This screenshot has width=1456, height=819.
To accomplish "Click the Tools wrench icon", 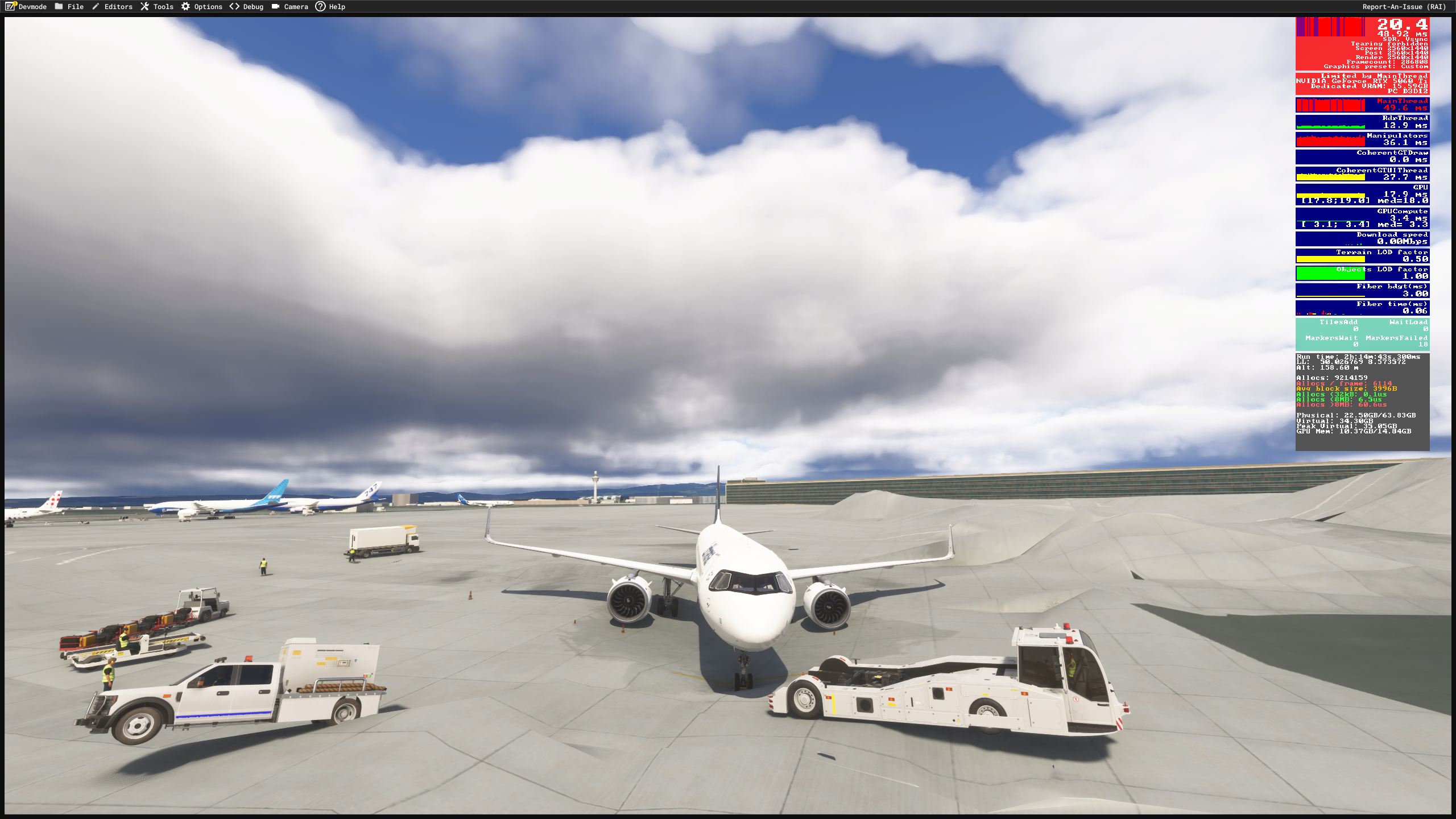I will point(144,6).
